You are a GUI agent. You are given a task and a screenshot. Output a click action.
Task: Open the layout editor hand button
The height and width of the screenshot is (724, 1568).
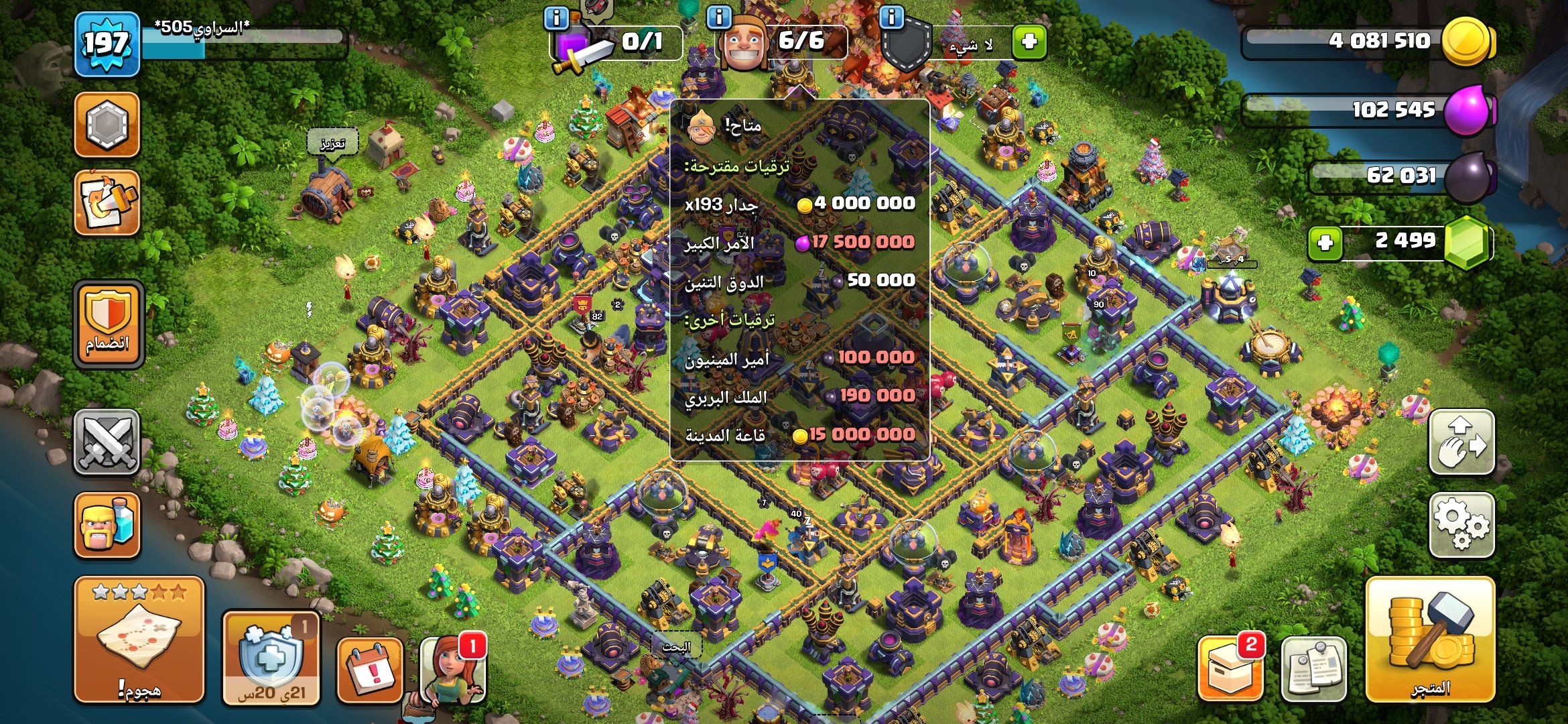[1461, 442]
